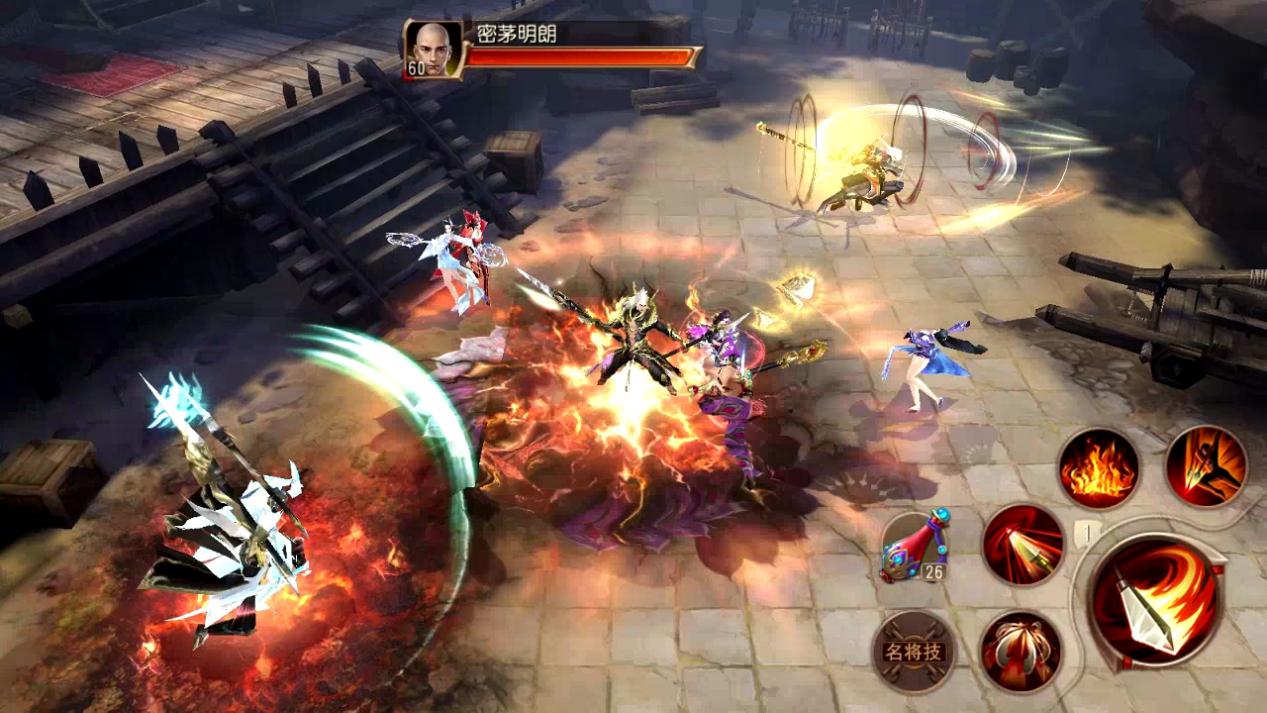This screenshot has width=1267, height=713.
Task: Trigger the leaping spear strike skill
Action: click(x=1205, y=466)
